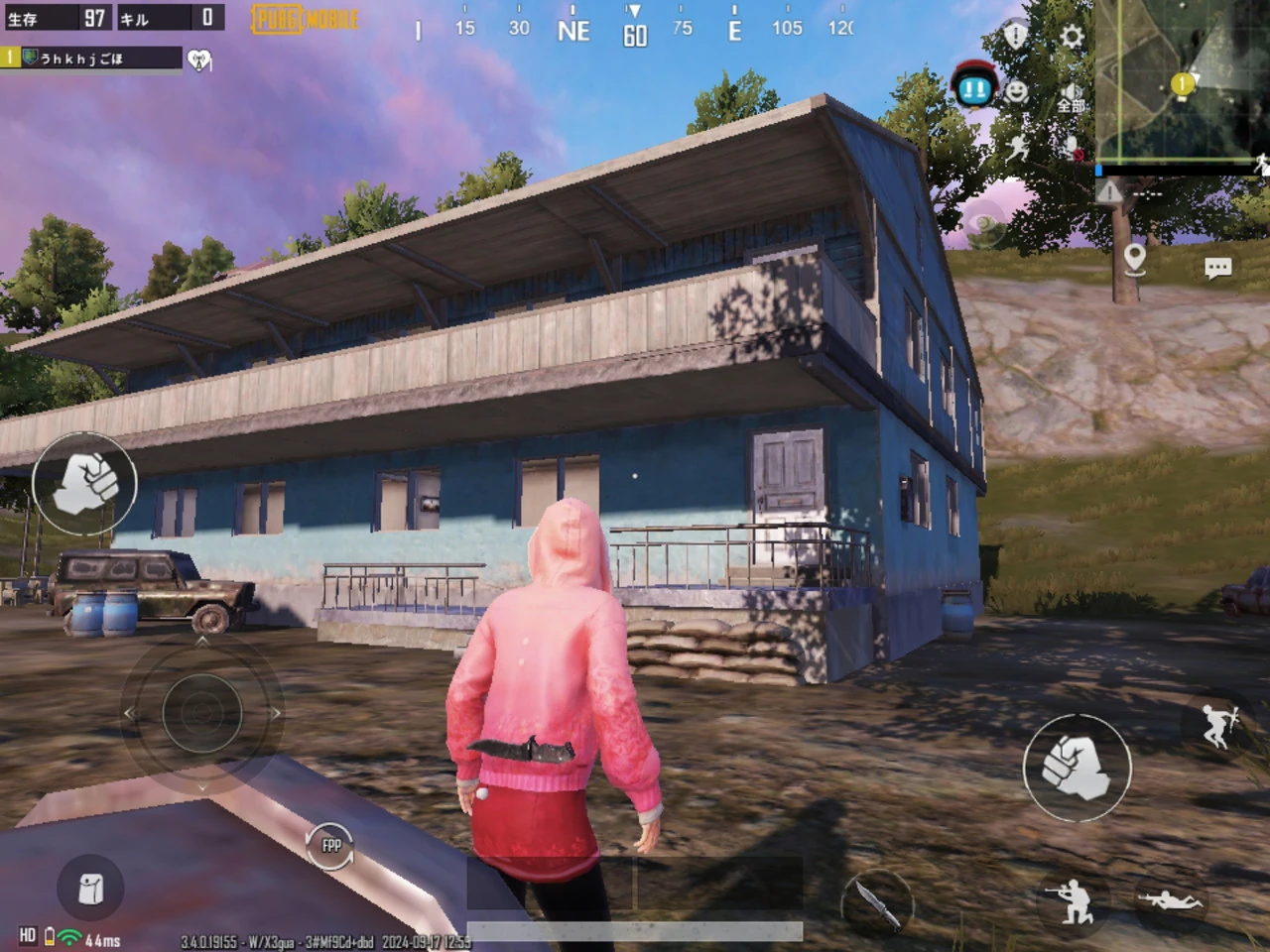
Task: Place a map pin marker
Action: tap(1135, 259)
